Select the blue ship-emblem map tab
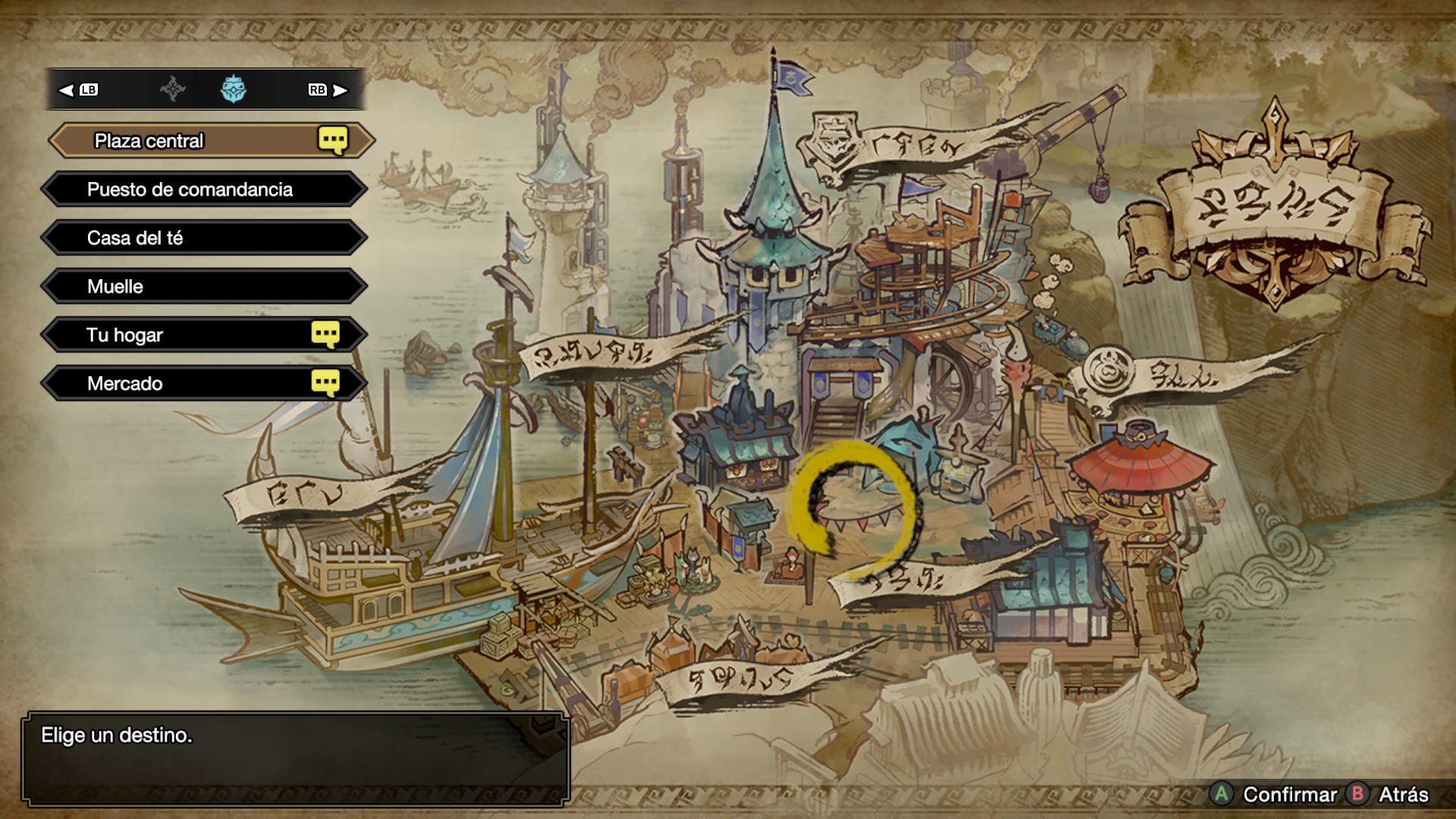 pyautogui.click(x=234, y=89)
